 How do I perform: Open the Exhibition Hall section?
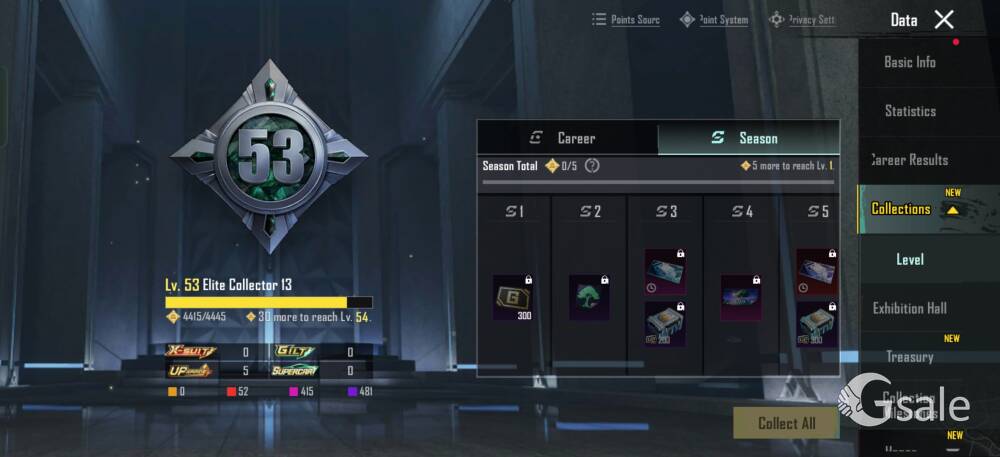tap(910, 308)
